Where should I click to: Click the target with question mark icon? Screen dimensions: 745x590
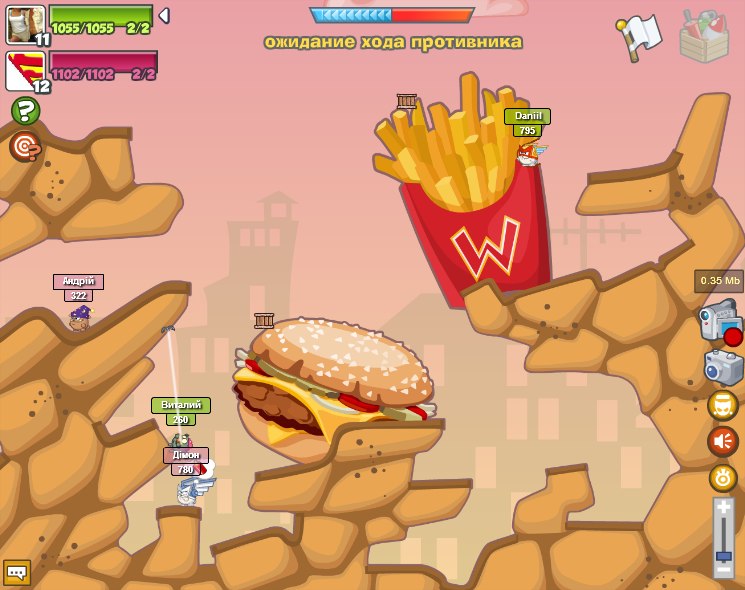click(x=24, y=147)
